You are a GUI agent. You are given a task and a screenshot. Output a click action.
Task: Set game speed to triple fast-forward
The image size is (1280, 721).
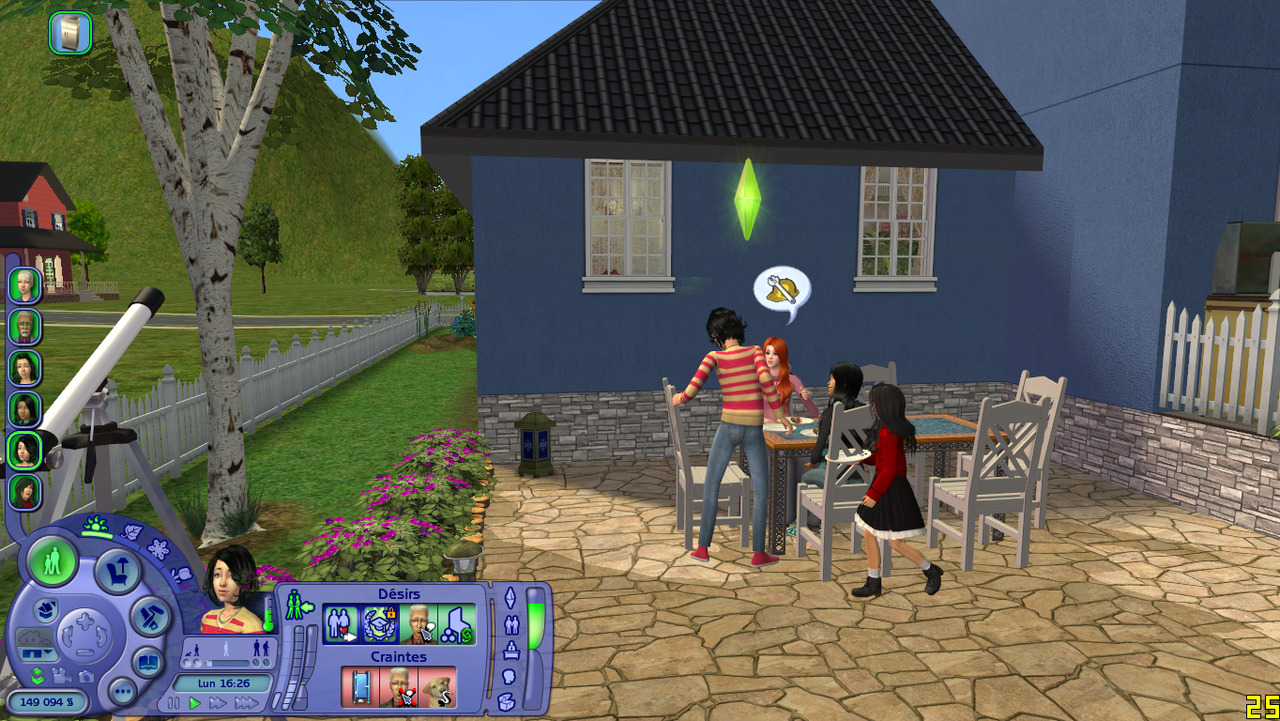pyautogui.click(x=245, y=704)
